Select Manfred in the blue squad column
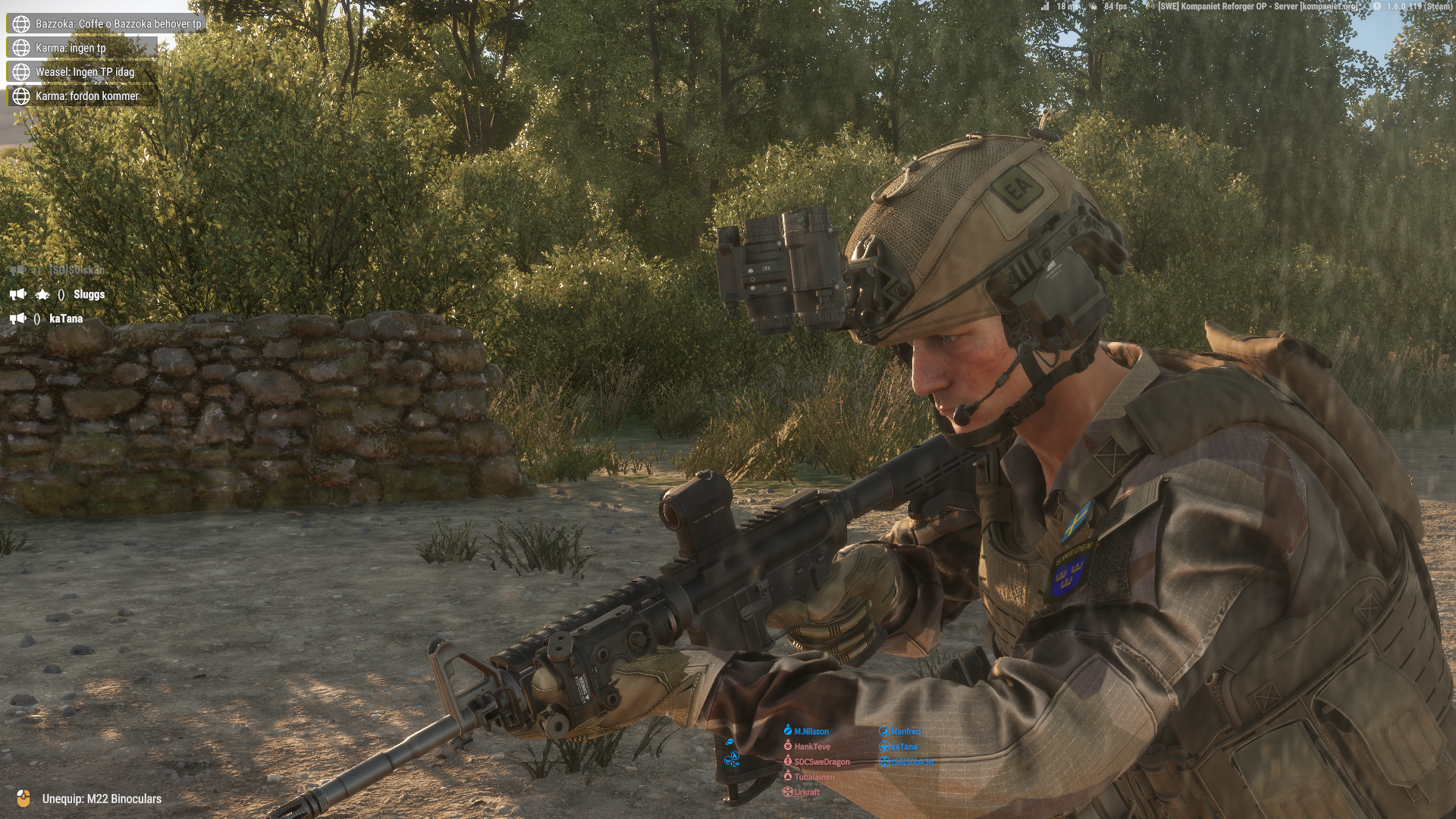 [x=905, y=732]
